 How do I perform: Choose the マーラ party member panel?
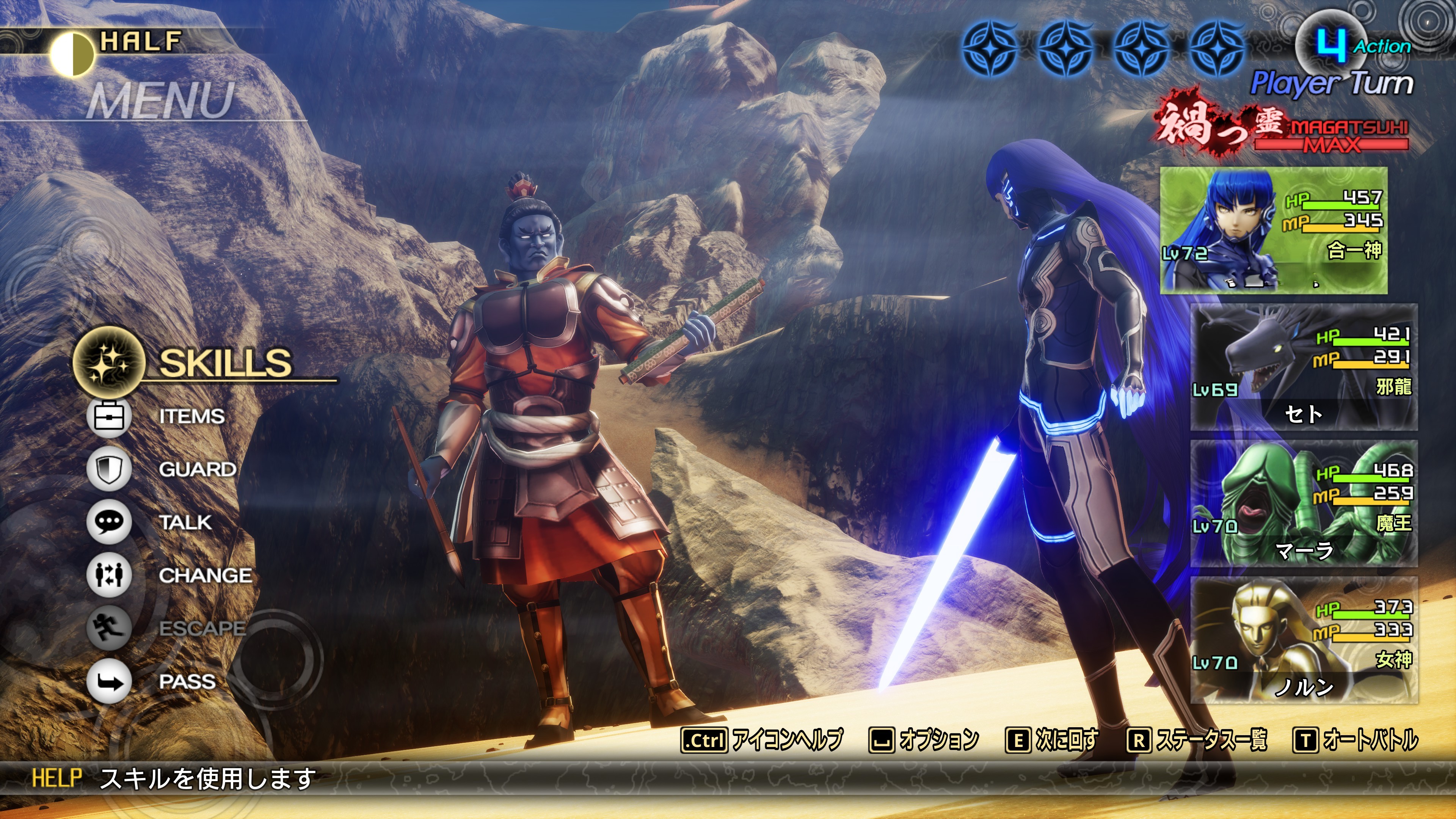[1304, 504]
